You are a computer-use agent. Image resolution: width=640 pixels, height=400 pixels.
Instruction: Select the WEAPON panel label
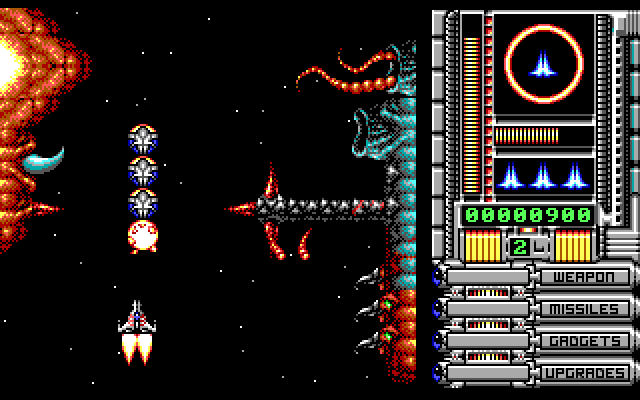point(586,277)
